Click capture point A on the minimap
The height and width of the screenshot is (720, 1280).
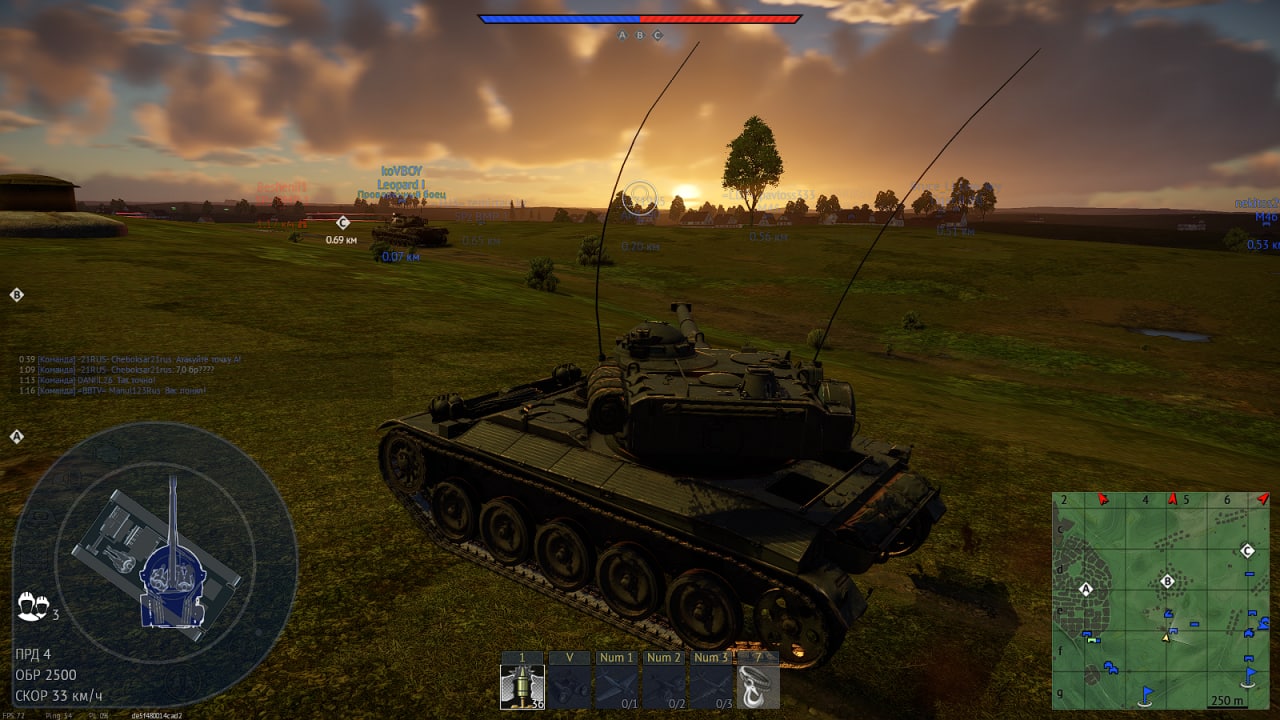click(1086, 589)
